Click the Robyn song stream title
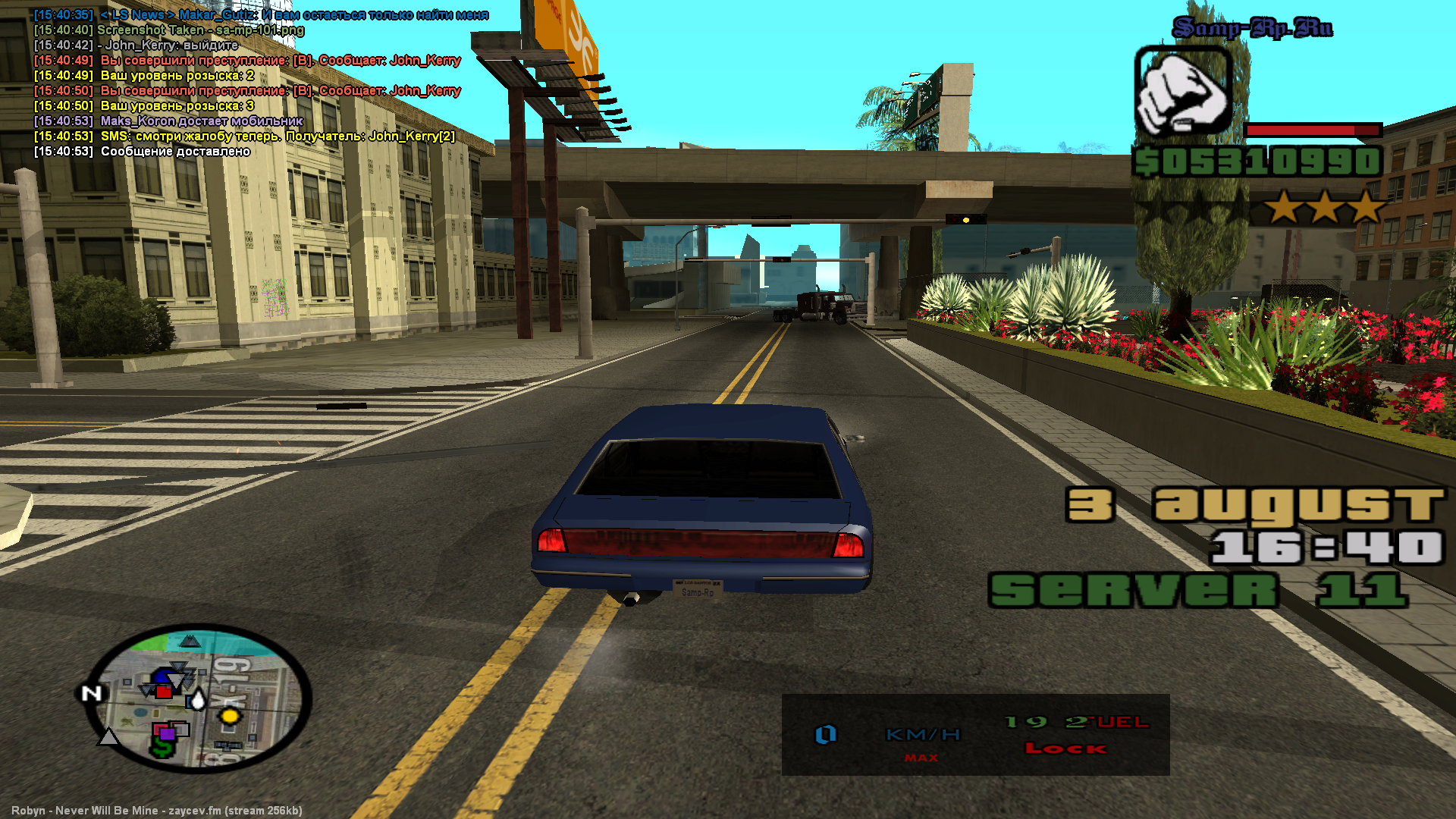 (x=157, y=811)
